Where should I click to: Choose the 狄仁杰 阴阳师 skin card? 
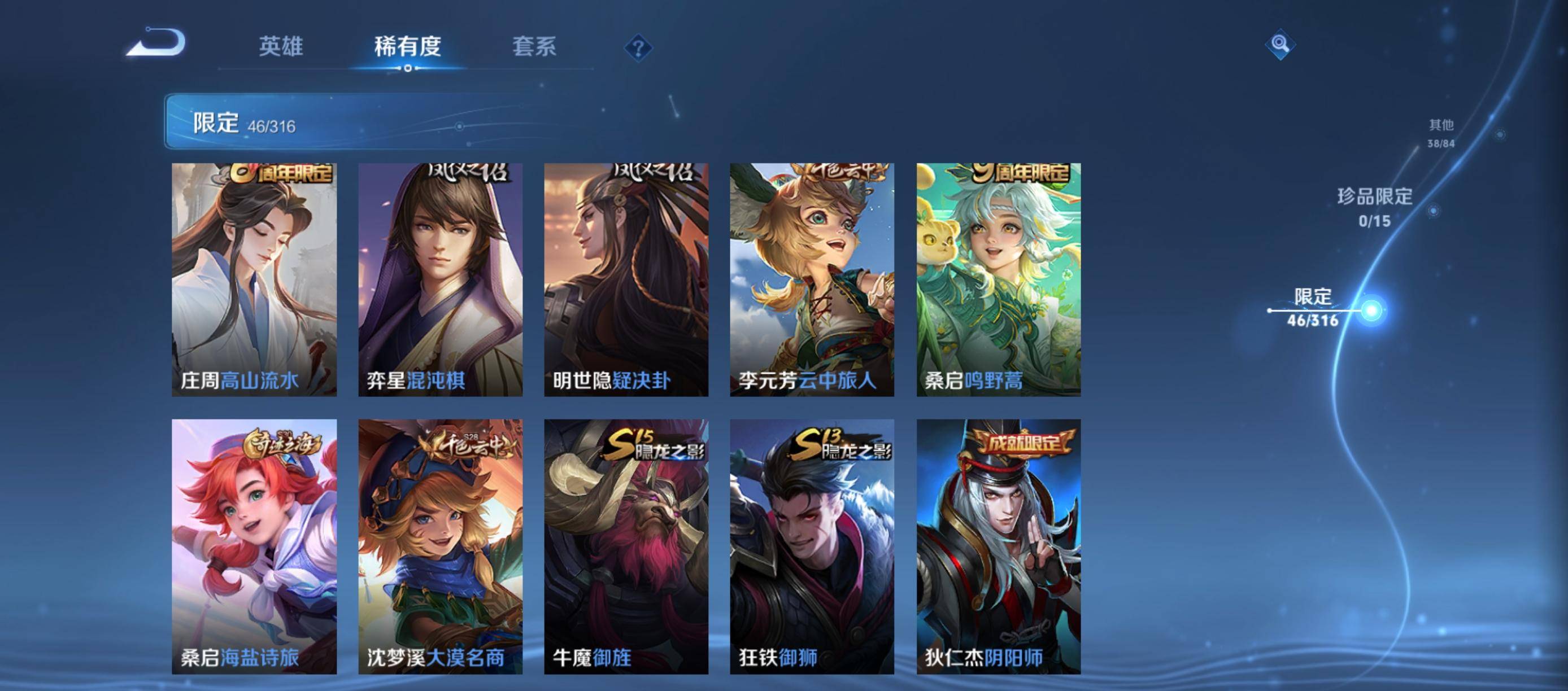[998, 546]
